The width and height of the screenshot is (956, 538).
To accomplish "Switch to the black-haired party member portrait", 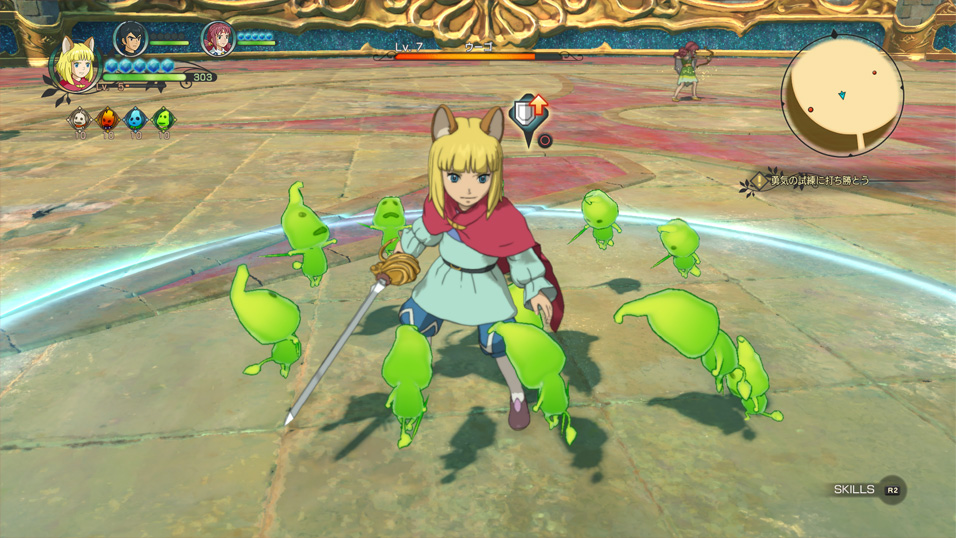I will click(x=130, y=39).
